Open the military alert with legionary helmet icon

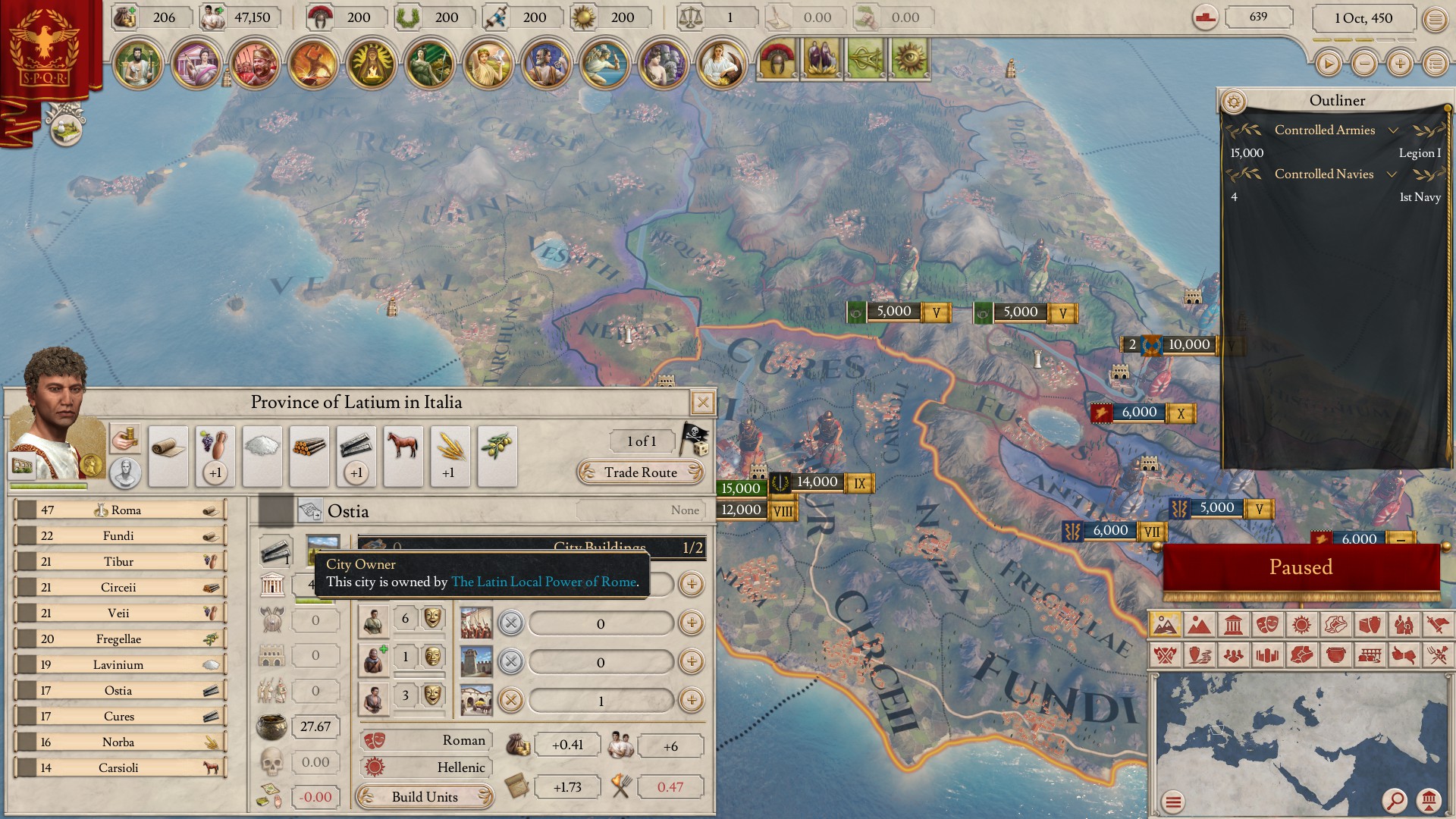coord(777,59)
